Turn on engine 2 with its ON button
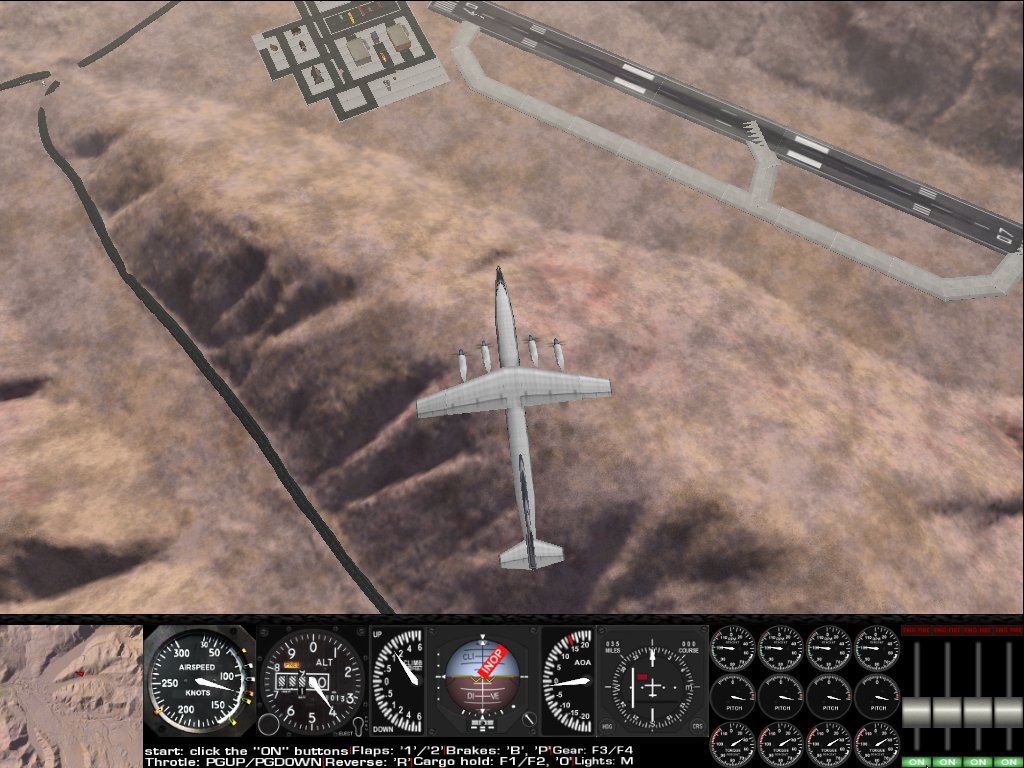 [947, 761]
